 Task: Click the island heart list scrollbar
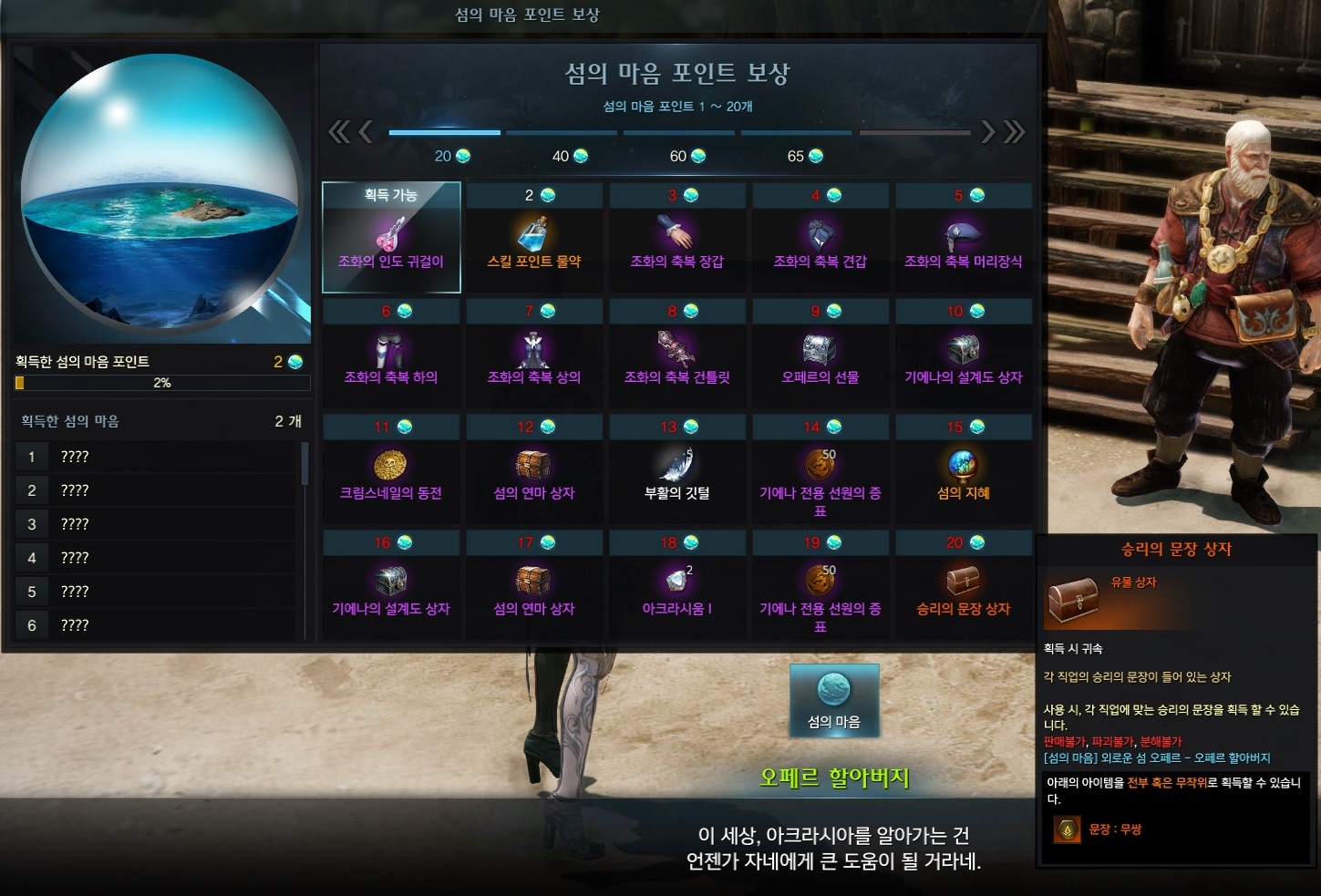tap(304, 465)
